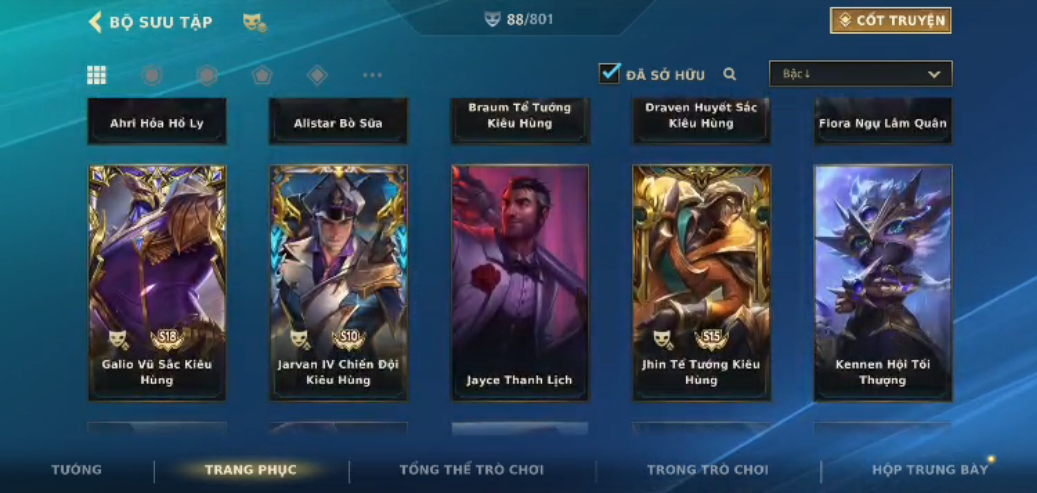Screen dimensions: 1037x493
Task: Go back from Bộ Sưu Tập
Action: pyautogui.click(x=96, y=22)
